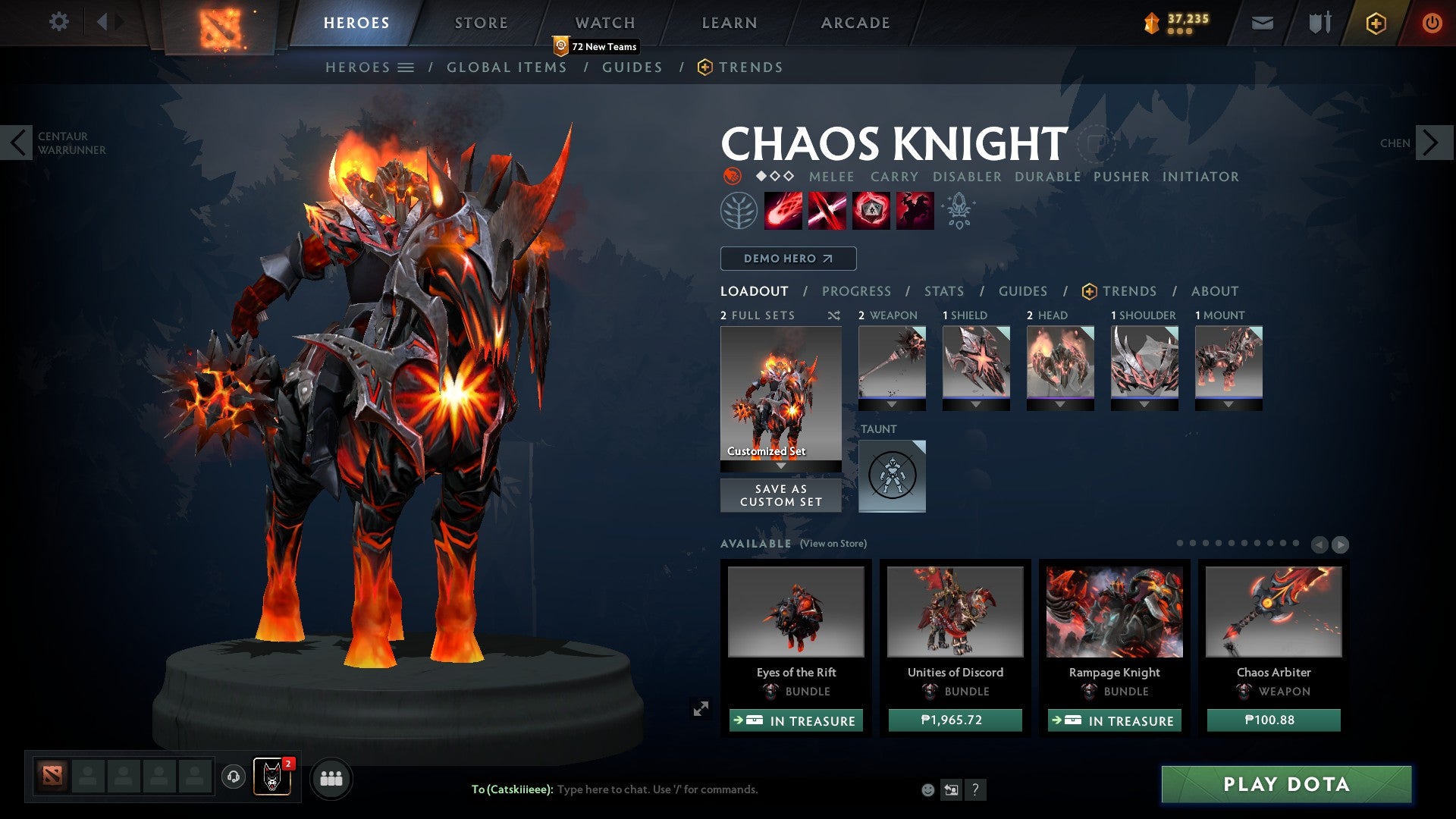Click the Demo Hero button
This screenshot has width=1456, height=819.
(x=787, y=259)
